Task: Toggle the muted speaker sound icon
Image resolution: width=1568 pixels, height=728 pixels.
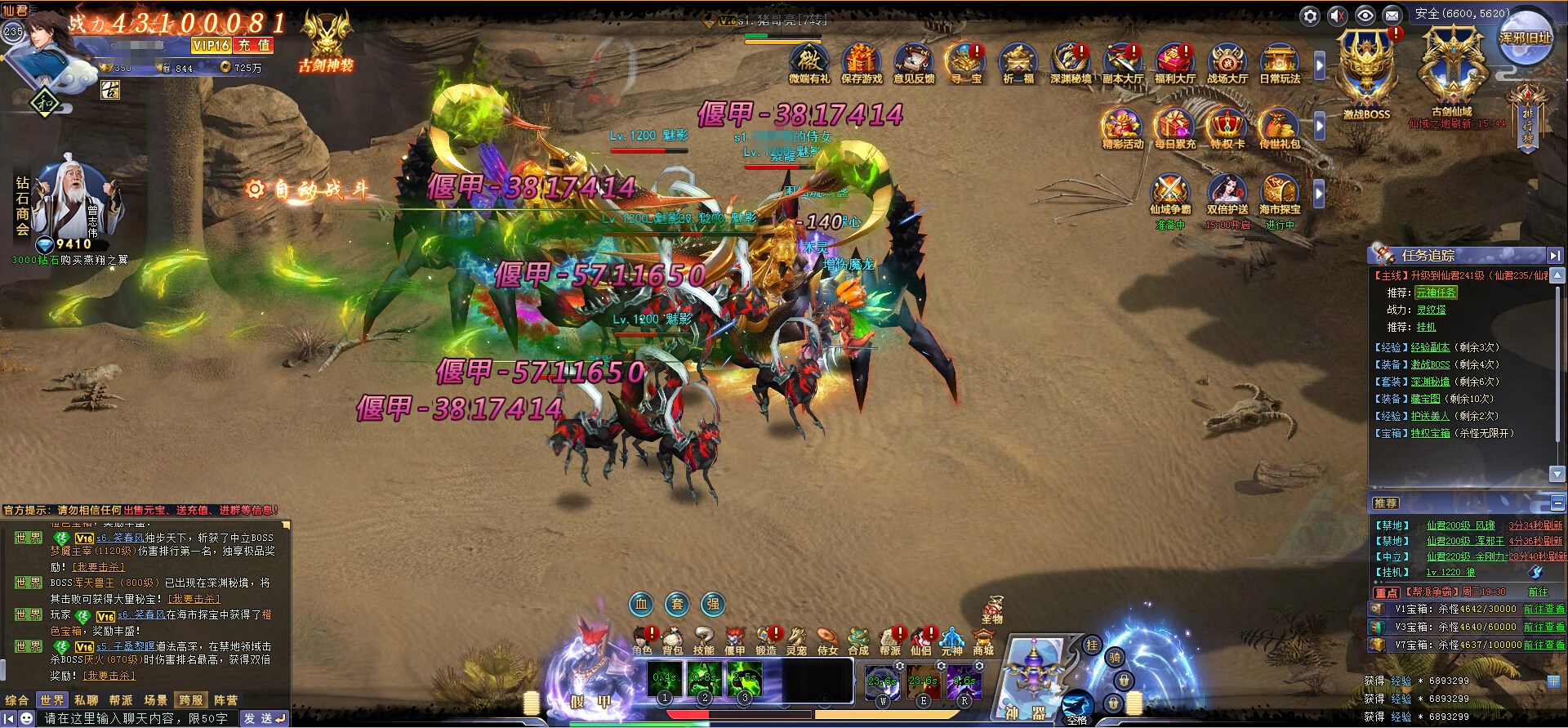Action: [1338, 16]
